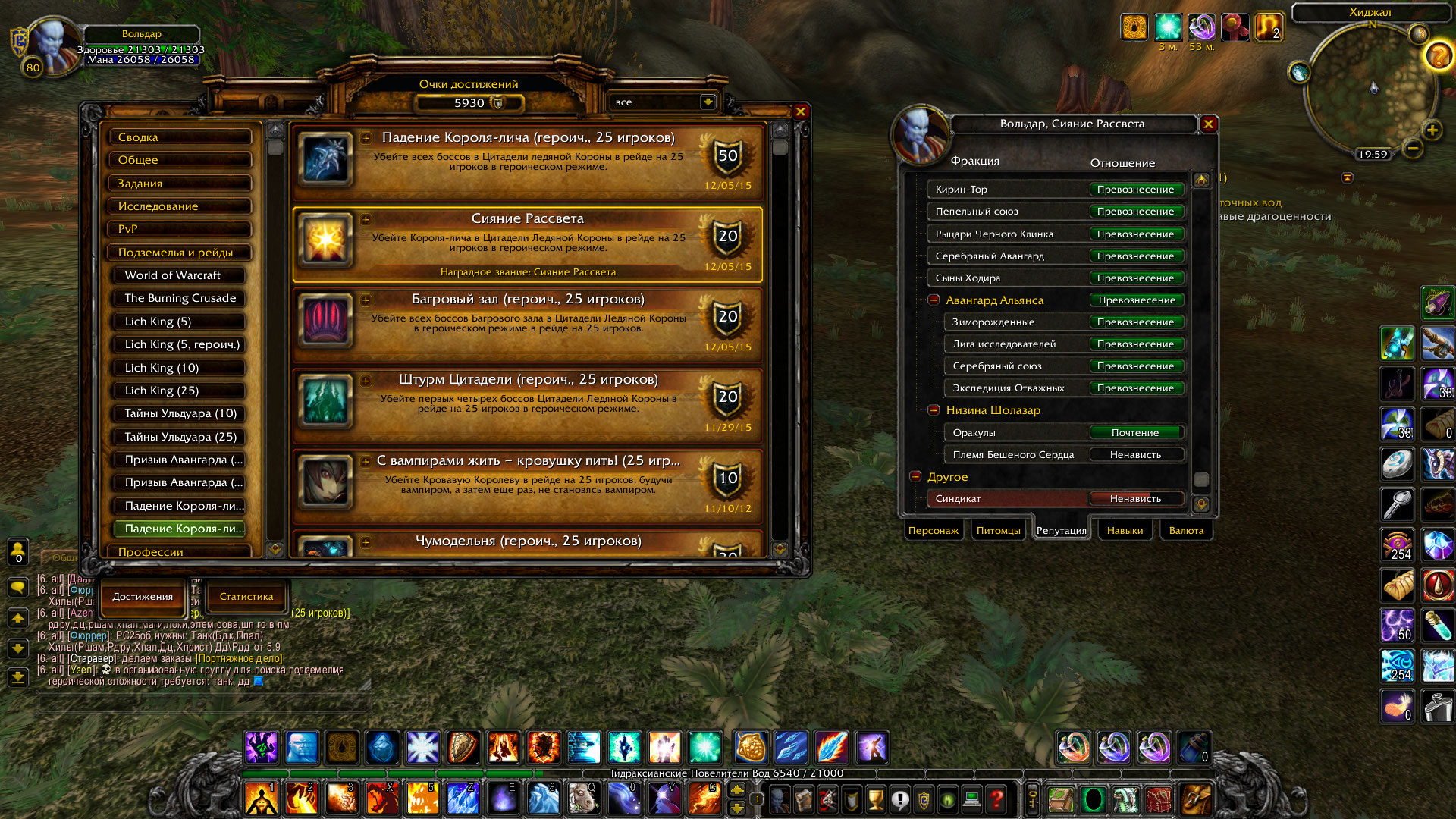Zoom in on the minimap

pos(1432,130)
